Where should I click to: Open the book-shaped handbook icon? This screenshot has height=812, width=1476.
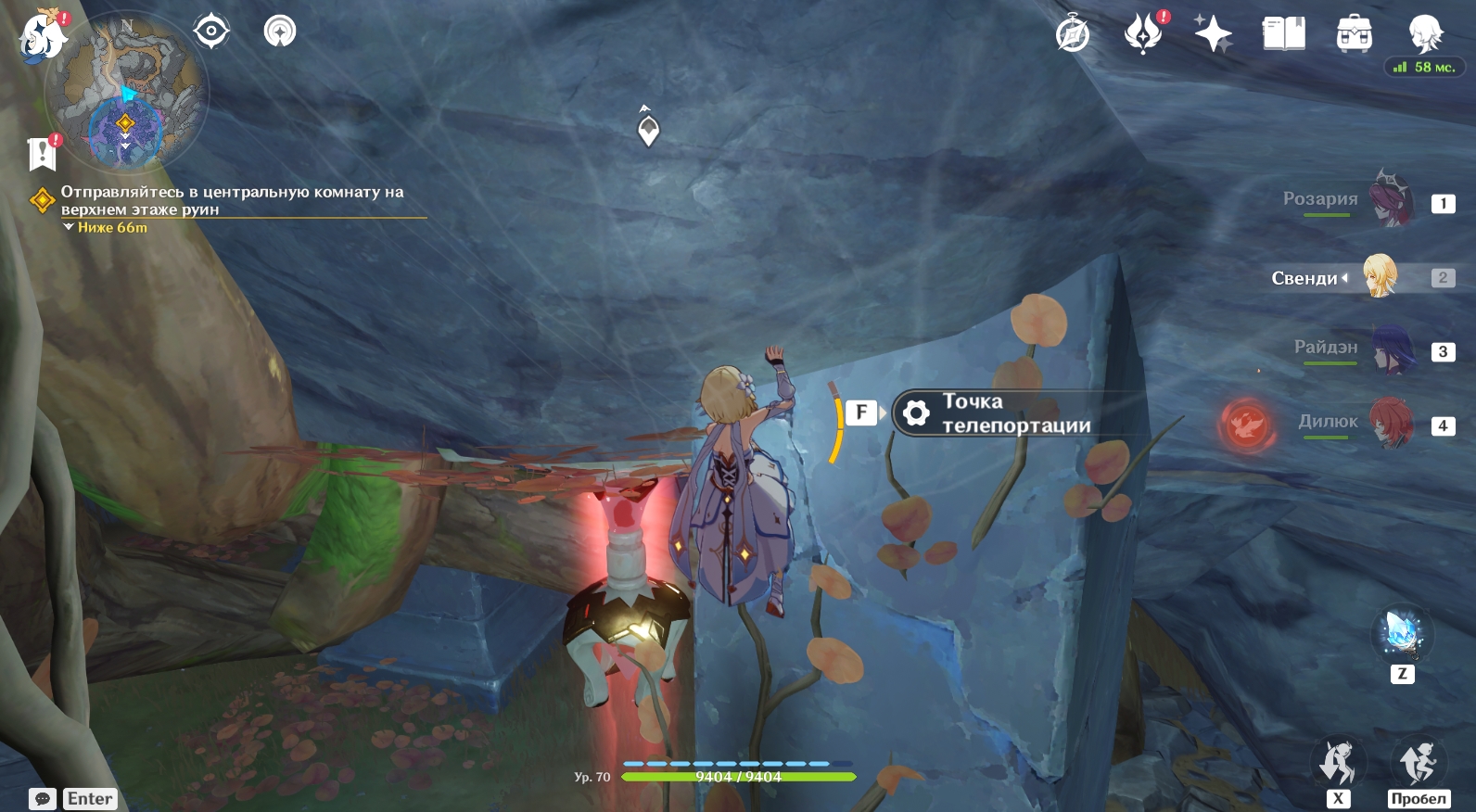[1283, 35]
